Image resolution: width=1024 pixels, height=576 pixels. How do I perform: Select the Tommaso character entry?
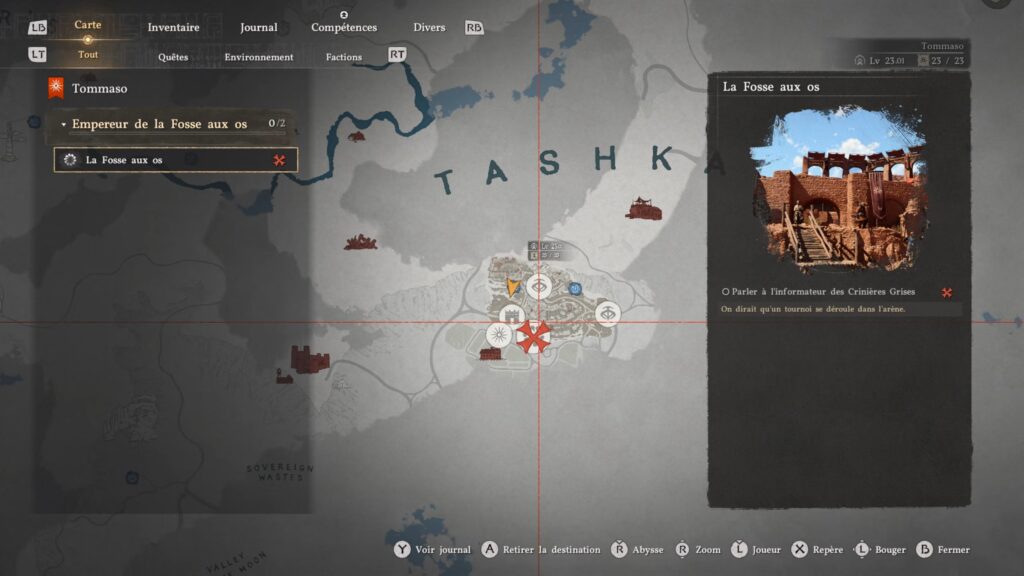click(x=99, y=88)
